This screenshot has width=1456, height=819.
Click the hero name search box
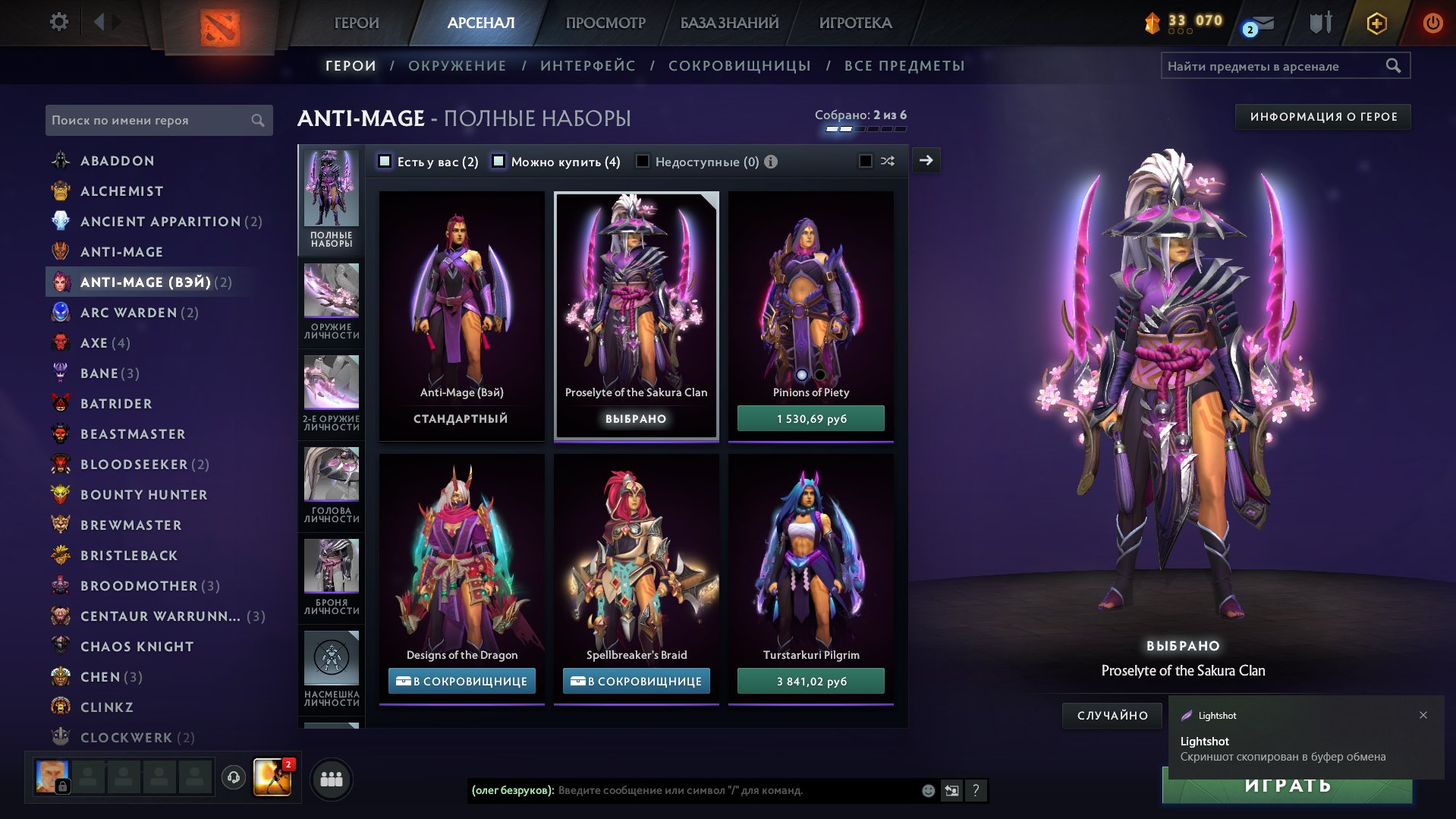point(150,121)
